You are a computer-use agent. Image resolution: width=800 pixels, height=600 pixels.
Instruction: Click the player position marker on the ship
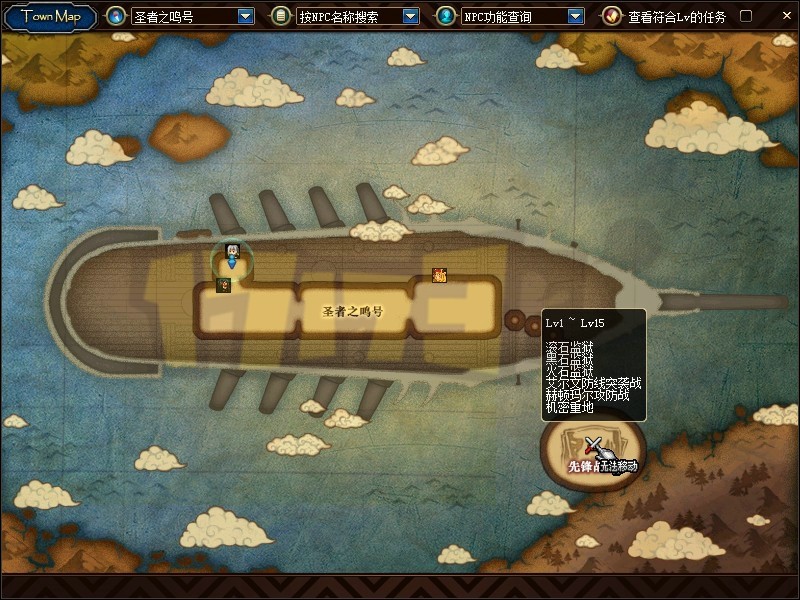click(x=232, y=256)
